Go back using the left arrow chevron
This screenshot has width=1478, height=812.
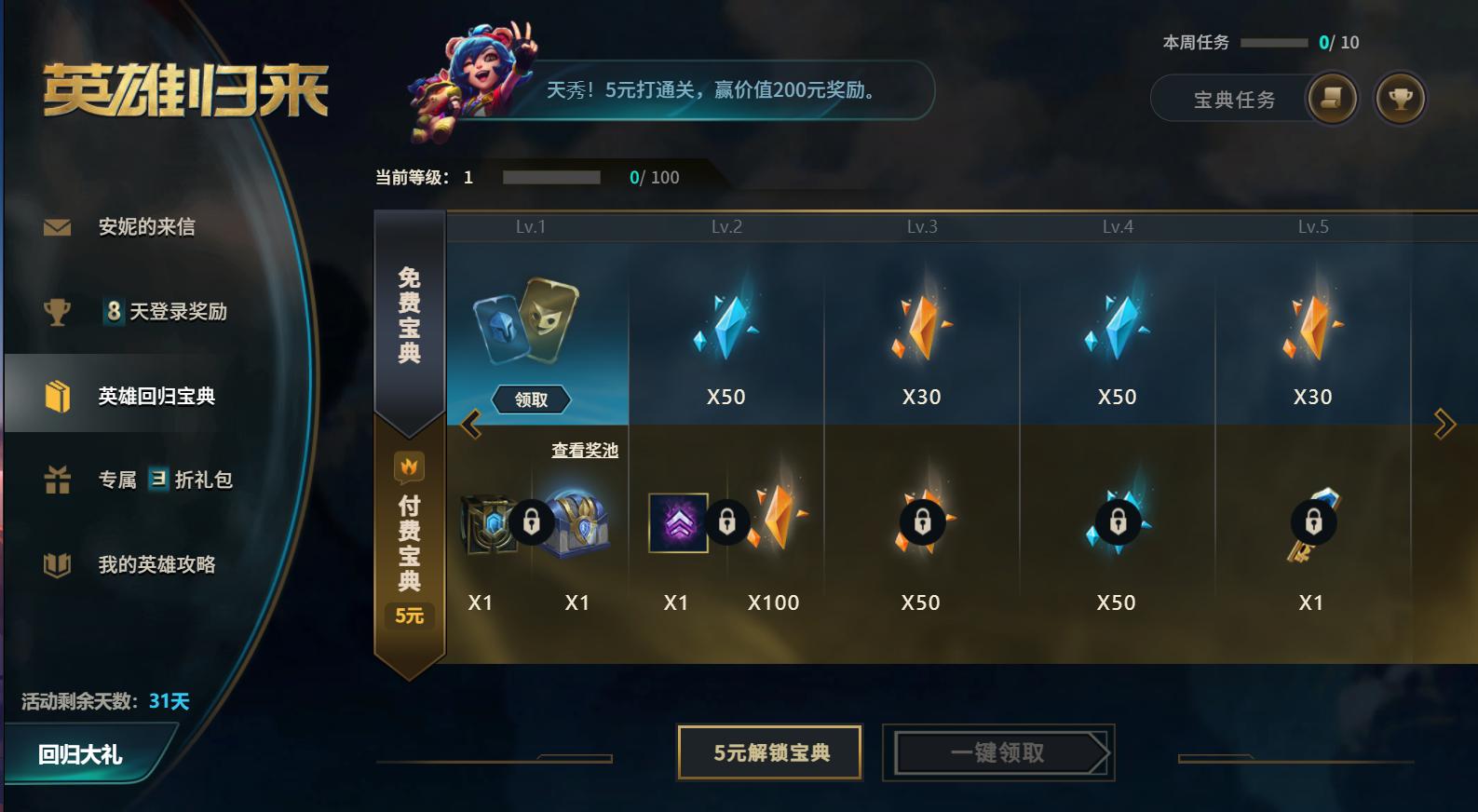470,422
